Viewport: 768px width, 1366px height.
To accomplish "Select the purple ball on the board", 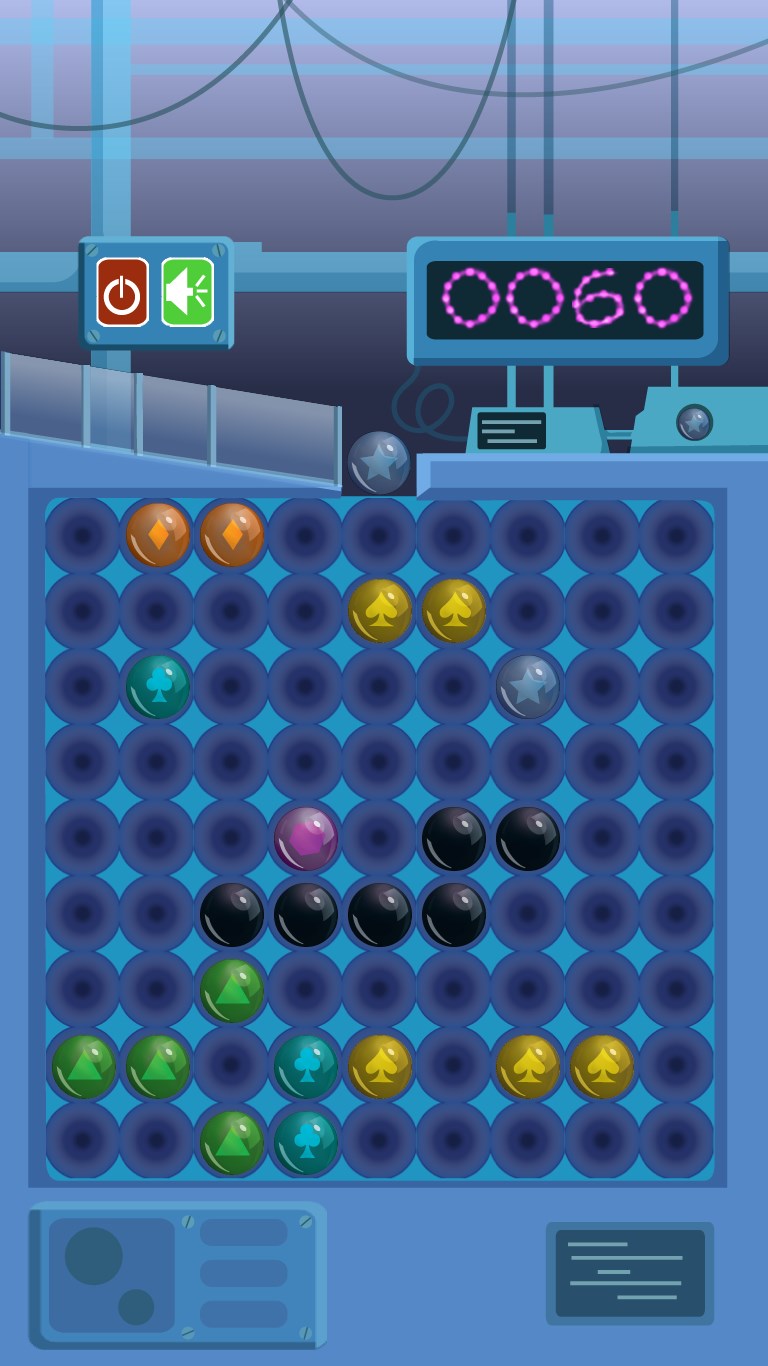I will coord(306,838).
